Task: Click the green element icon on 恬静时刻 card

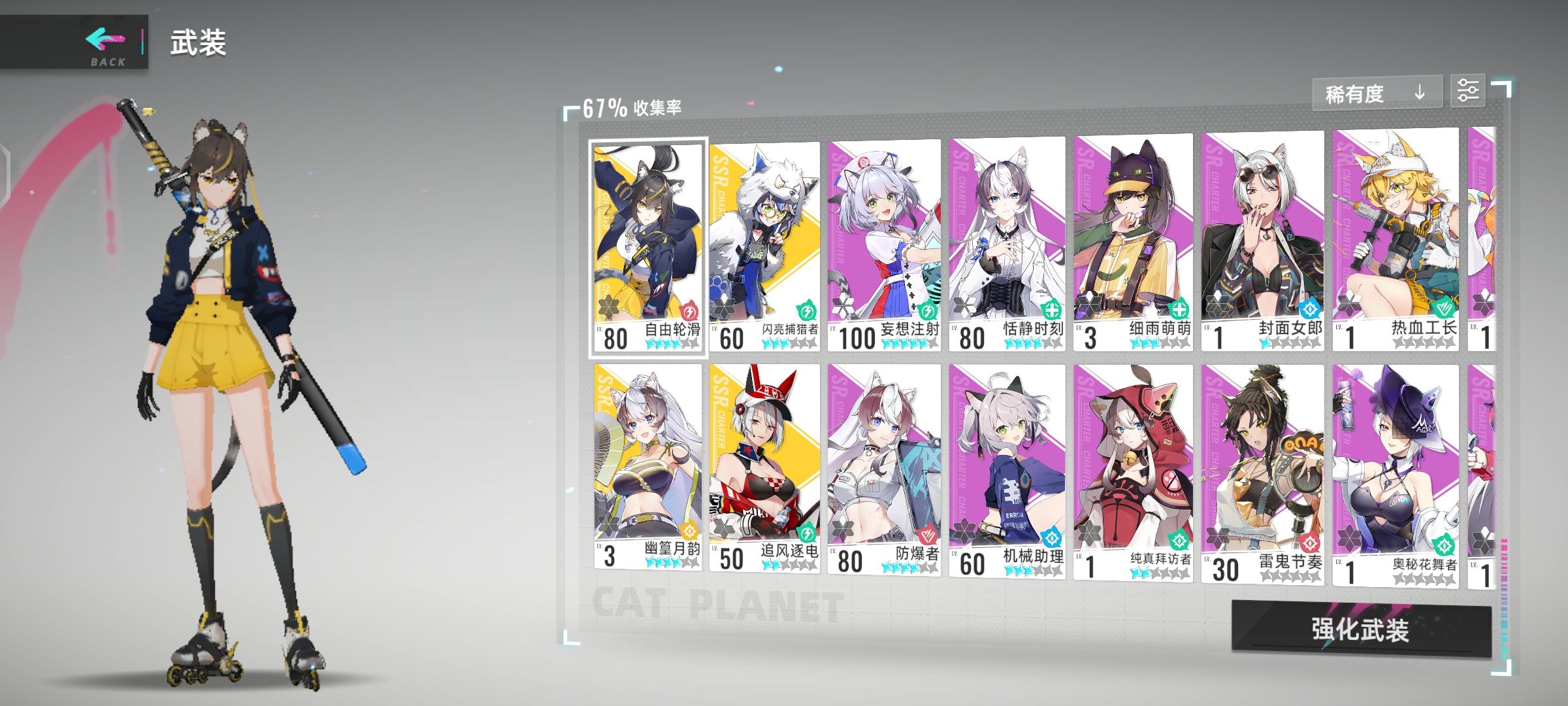Action: 1052,311
